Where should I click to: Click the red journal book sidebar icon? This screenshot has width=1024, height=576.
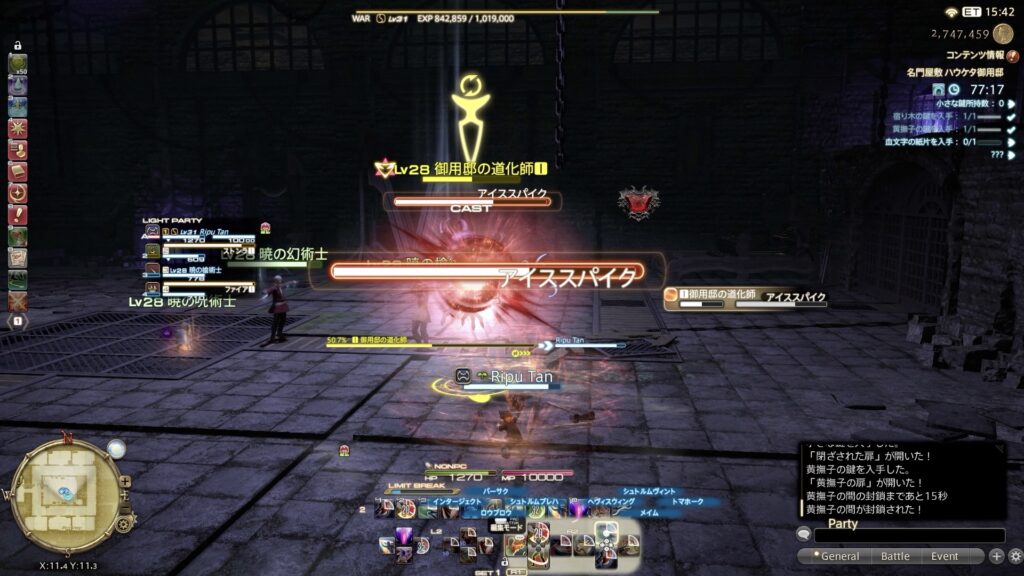click(x=17, y=172)
